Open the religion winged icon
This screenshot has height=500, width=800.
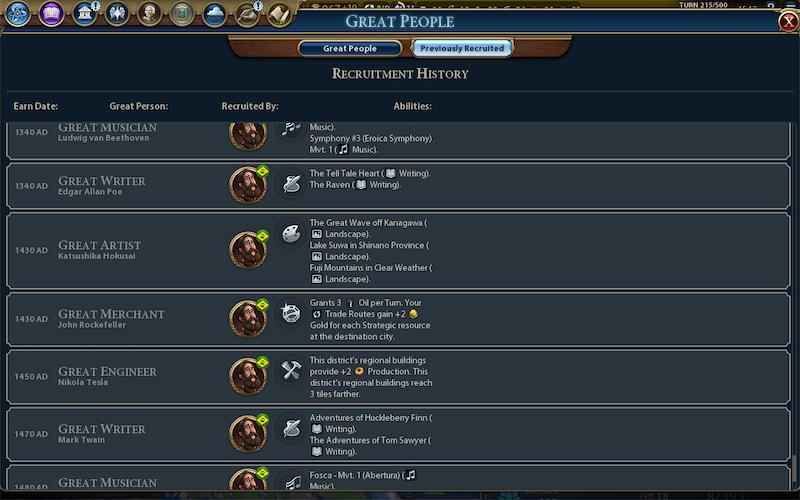pos(117,14)
